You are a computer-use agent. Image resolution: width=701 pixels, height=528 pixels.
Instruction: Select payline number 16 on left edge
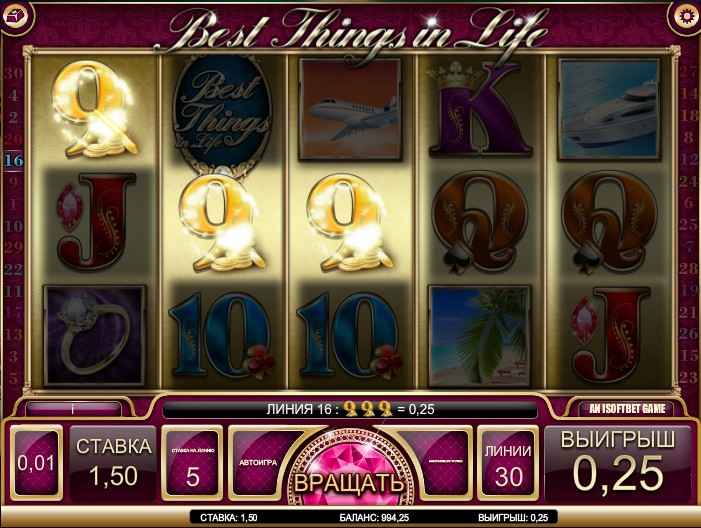(x=14, y=159)
